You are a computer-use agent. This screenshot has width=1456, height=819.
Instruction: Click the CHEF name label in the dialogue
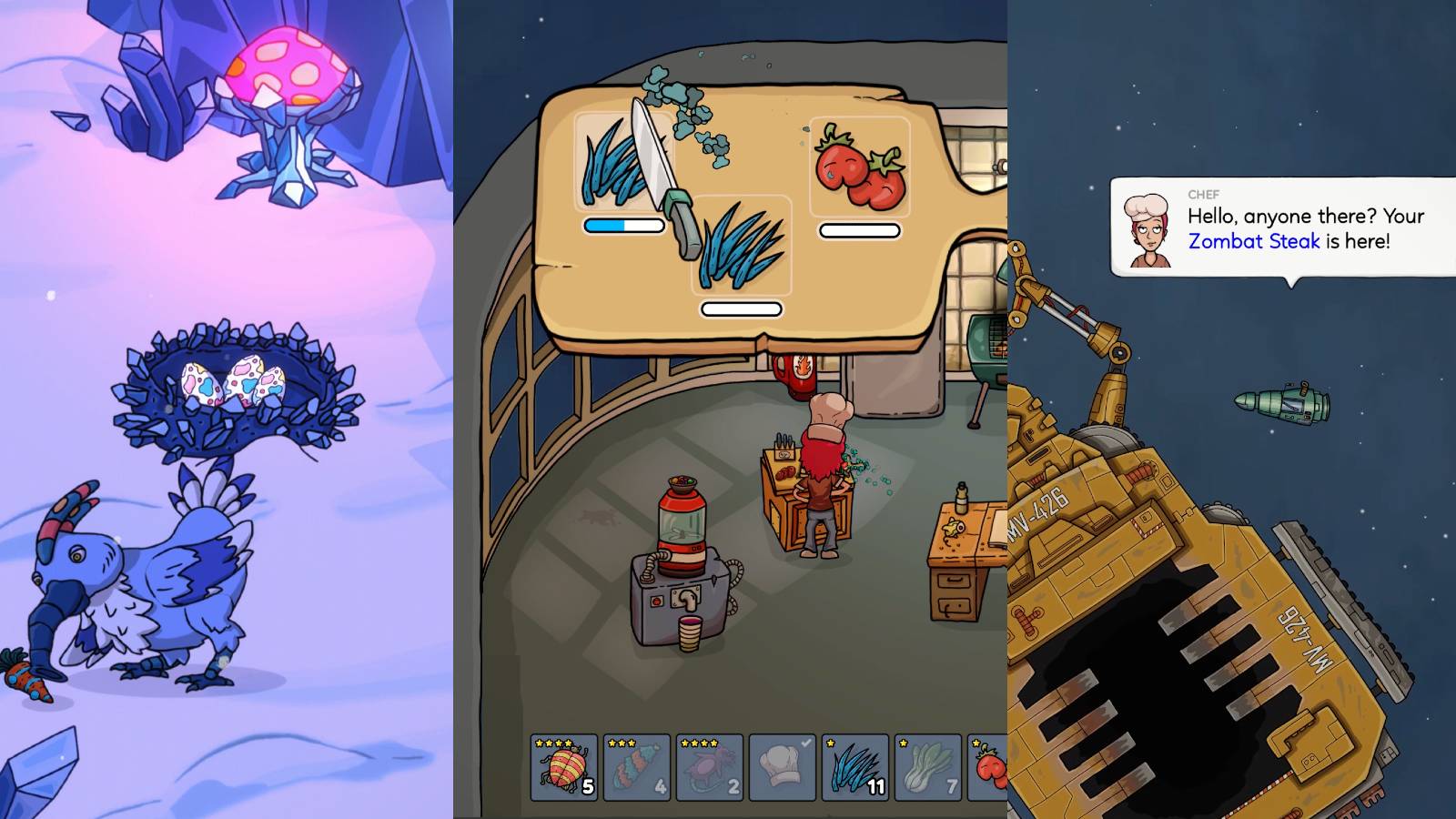[1203, 194]
